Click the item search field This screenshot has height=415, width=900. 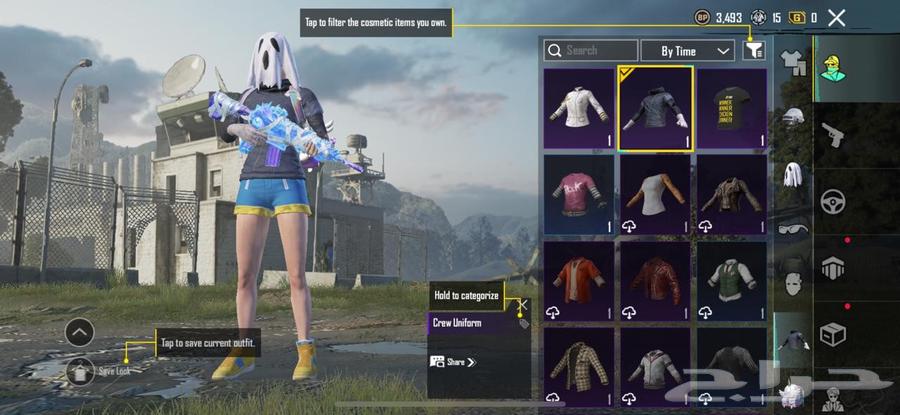(590, 50)
